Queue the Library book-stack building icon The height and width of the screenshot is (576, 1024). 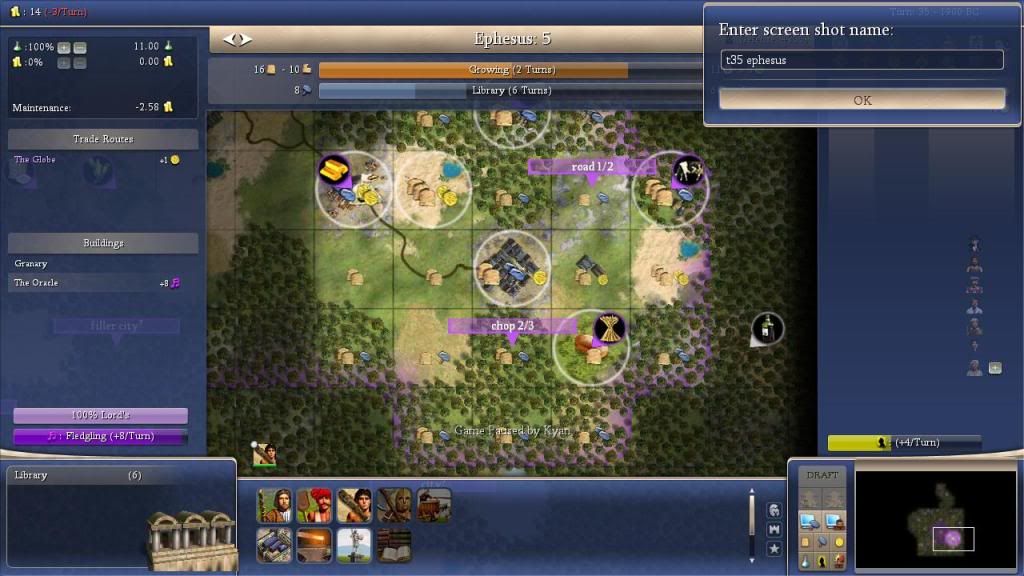pos(394,545)
